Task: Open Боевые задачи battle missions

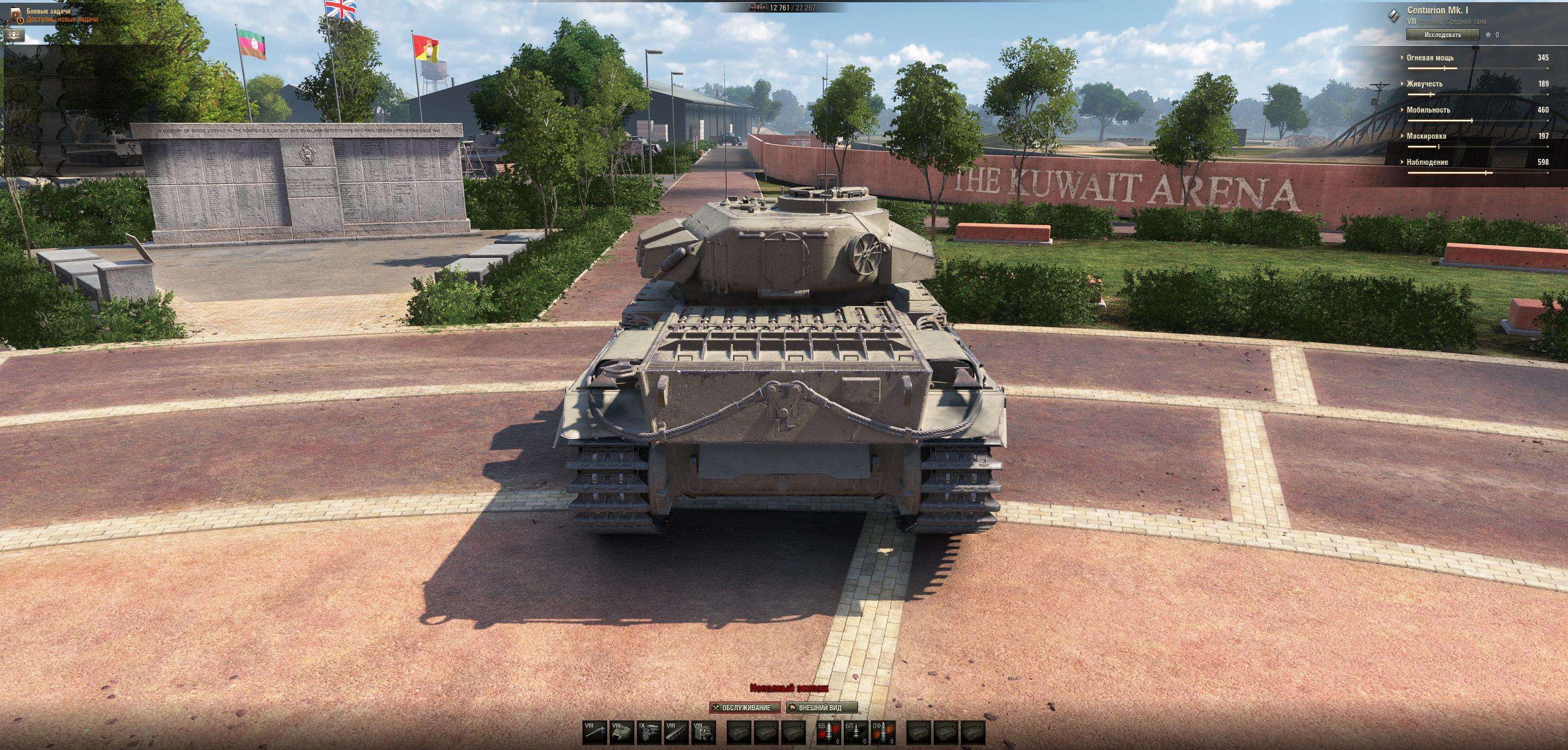Action: click(48, 11)
